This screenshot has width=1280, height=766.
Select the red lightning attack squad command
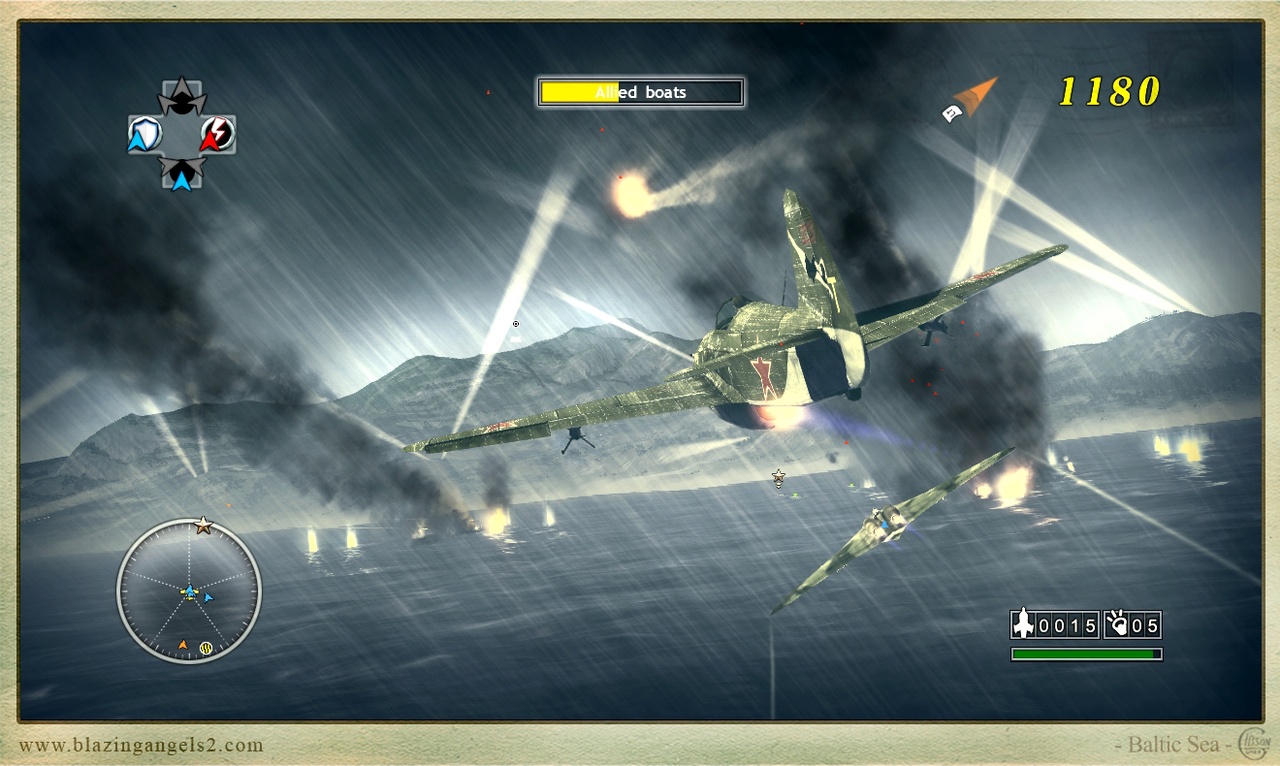pyautogui.click(x=216, y=133)
